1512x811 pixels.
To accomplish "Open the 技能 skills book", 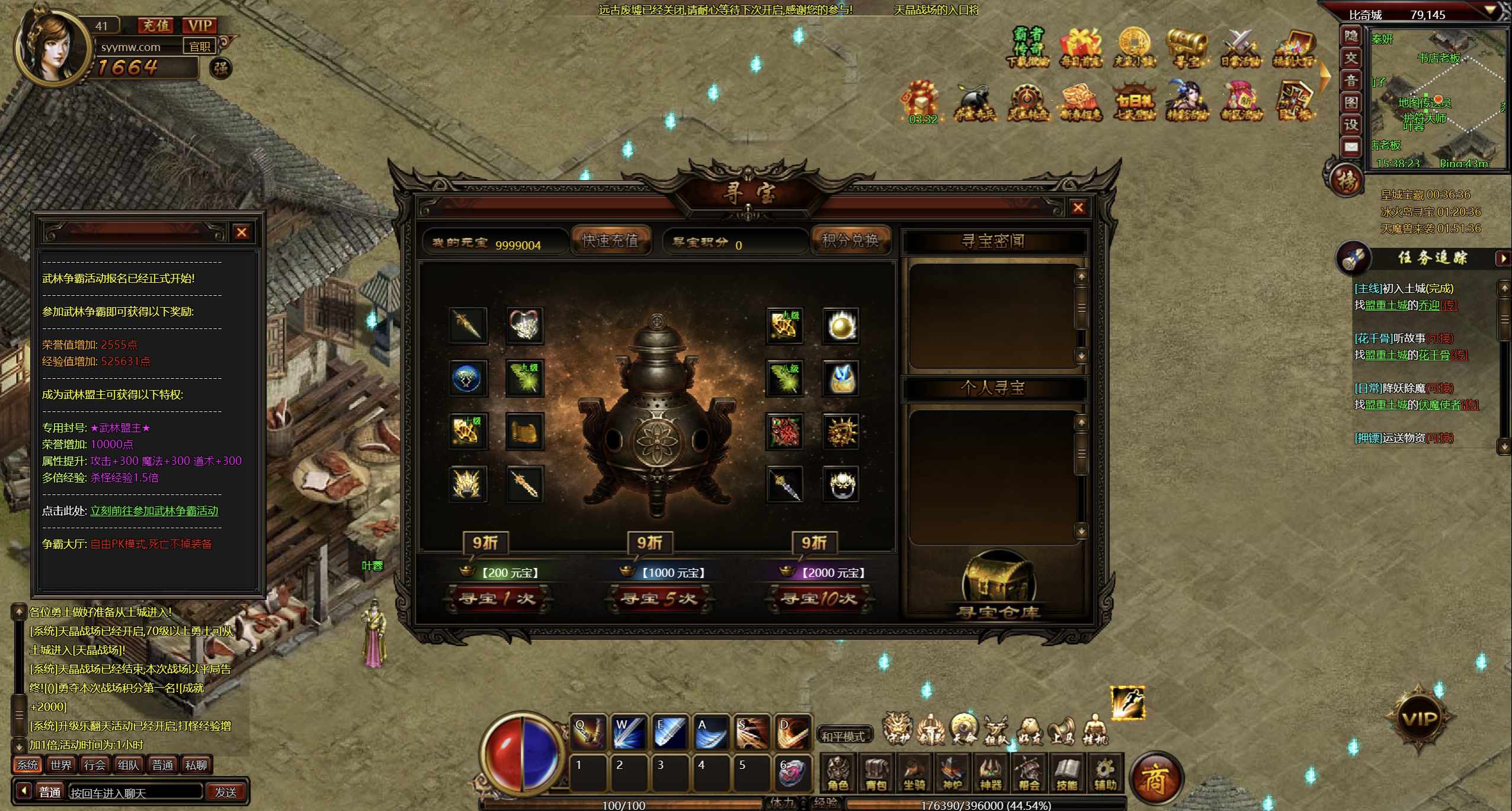I will pos(1066,774).
